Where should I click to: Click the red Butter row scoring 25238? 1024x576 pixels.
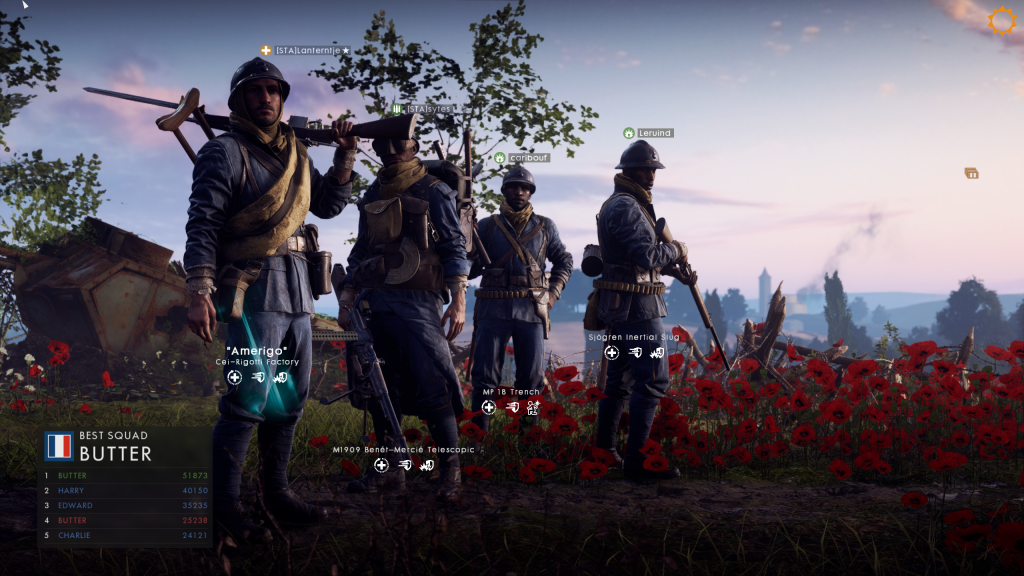click(x=126, y=521)
